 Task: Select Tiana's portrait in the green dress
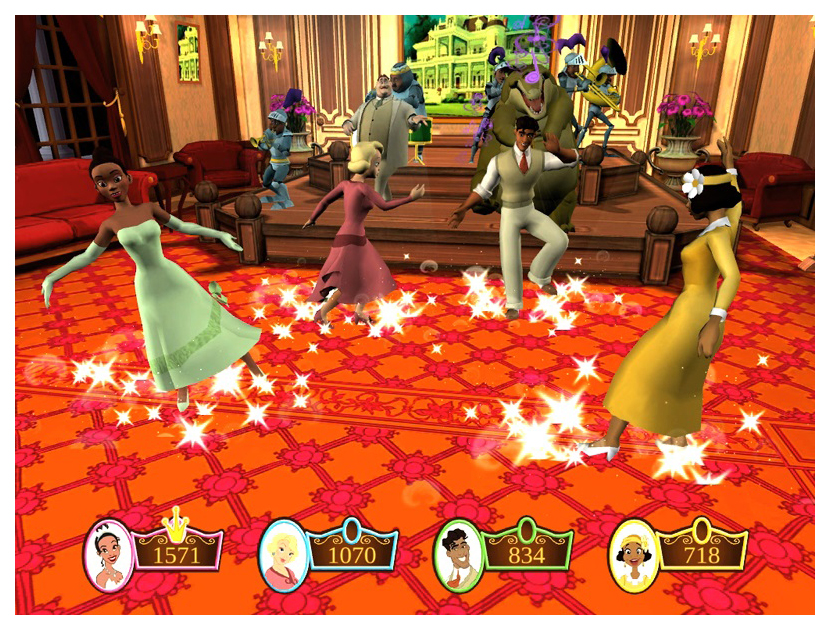(109, 555)
